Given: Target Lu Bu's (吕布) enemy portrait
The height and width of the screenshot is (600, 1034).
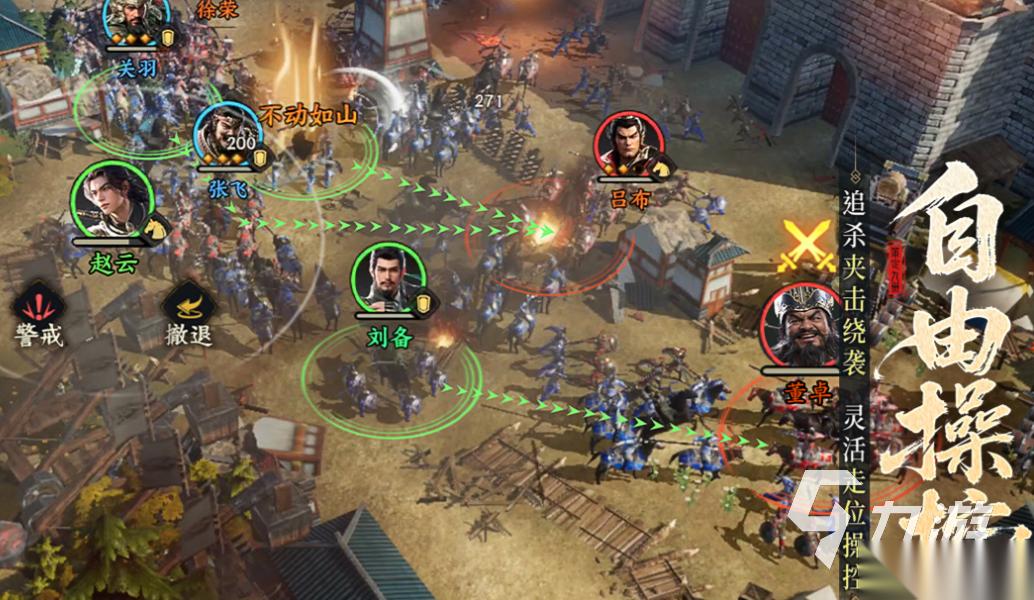Looking at the screenshot, I should [628, 147].
